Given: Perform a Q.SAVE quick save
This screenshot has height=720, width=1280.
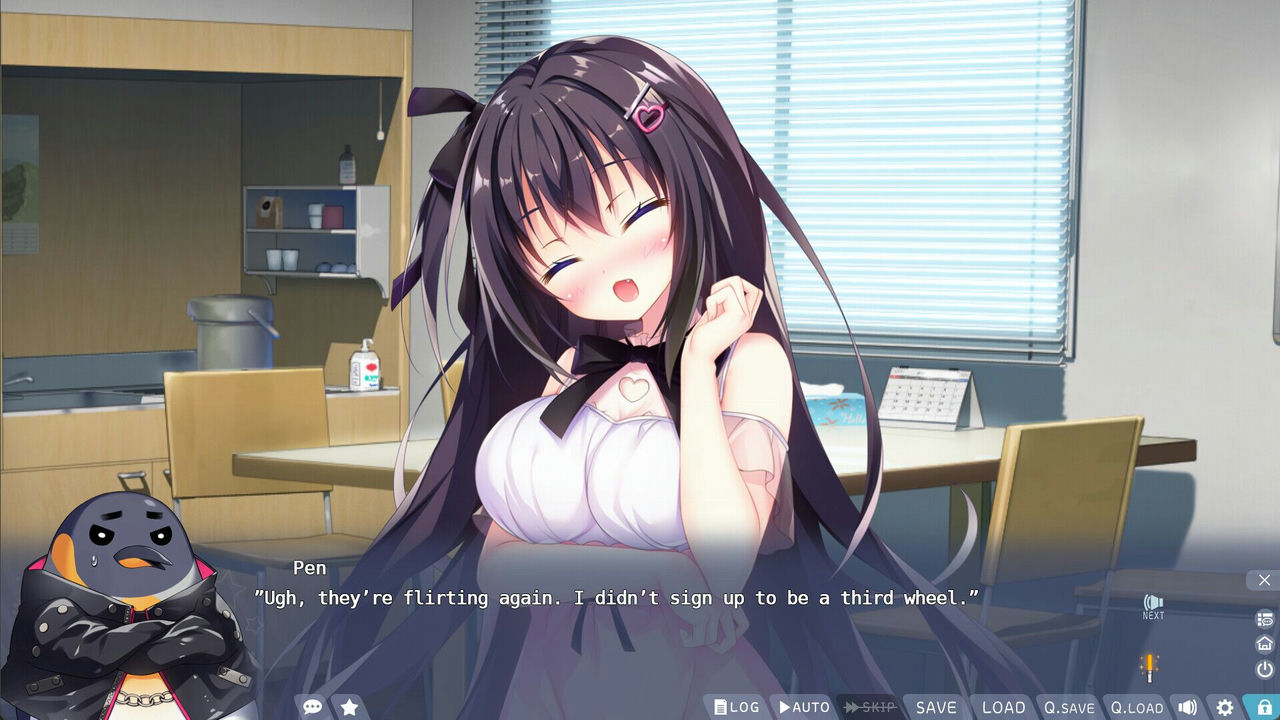Looking at the screenshot, I should click(1069, 706).
